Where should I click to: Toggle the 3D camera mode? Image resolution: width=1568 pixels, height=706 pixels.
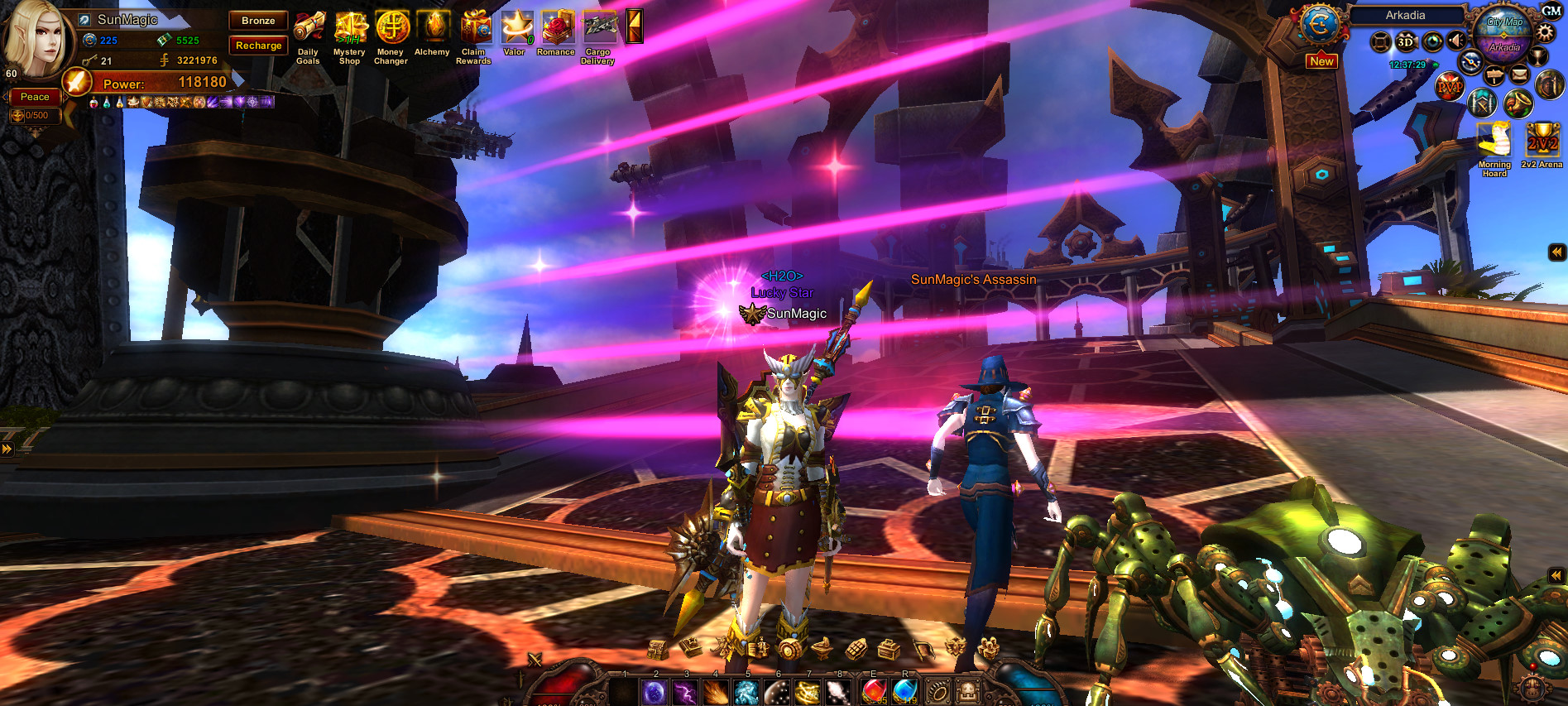pos(1406,41)
